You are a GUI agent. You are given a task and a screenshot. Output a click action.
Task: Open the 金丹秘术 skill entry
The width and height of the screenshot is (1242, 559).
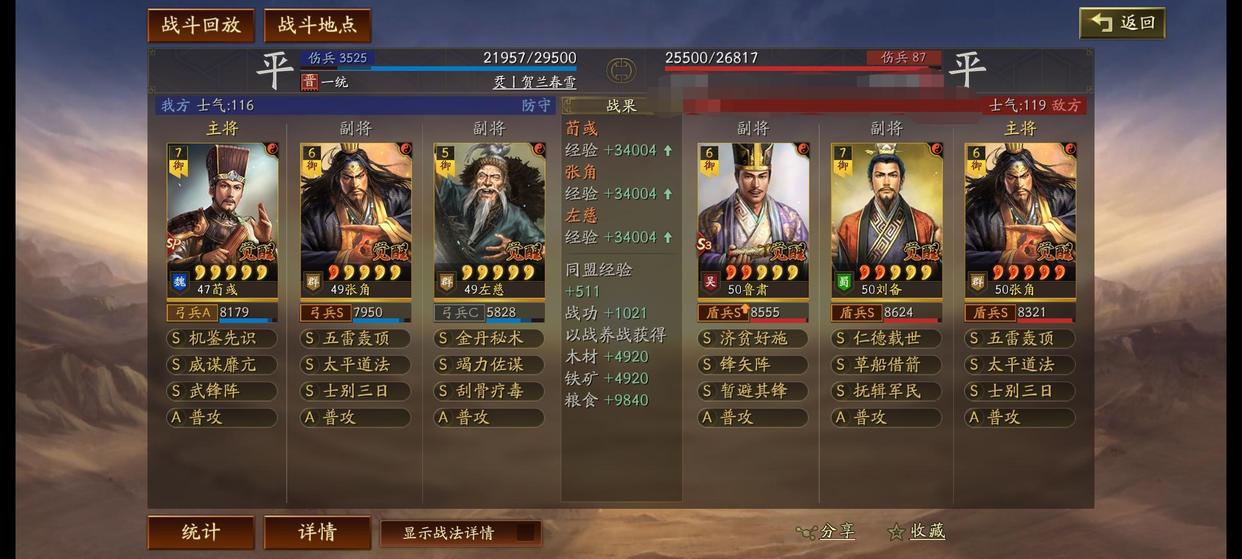(489, 338)
